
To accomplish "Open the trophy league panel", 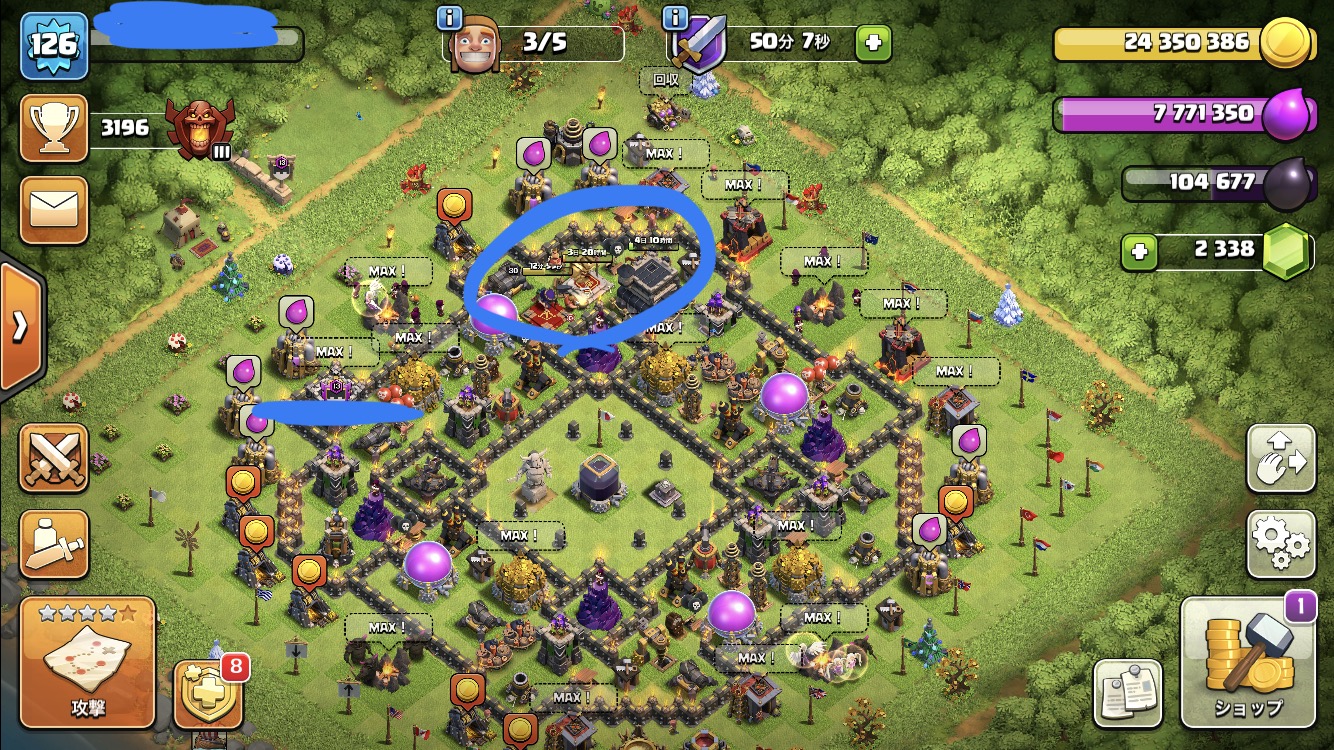I will [x=54, y=129].
